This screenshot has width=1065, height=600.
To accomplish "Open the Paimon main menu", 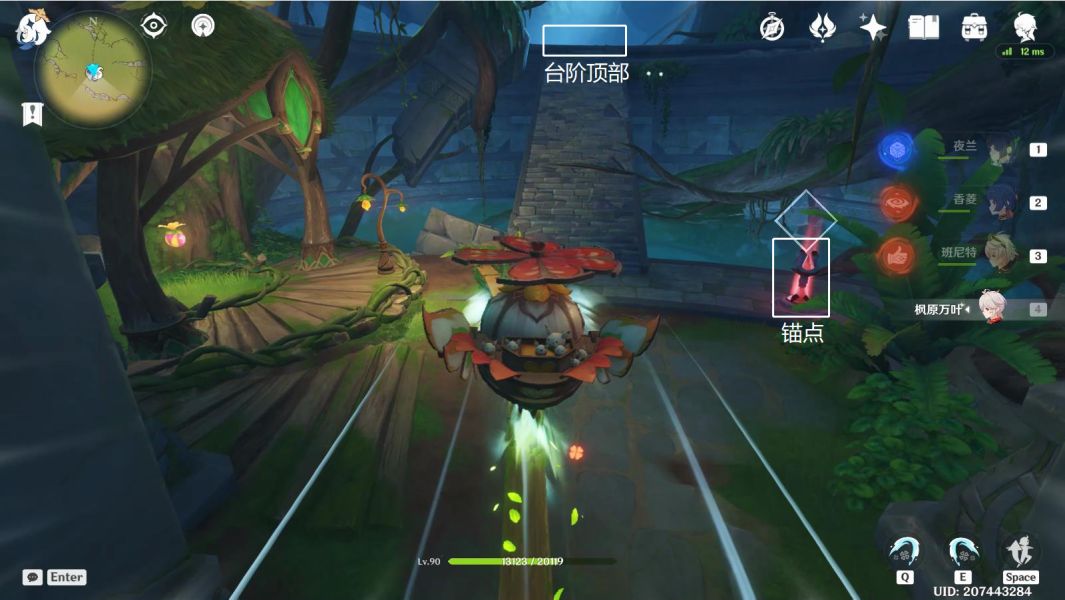I will [32, 28].
